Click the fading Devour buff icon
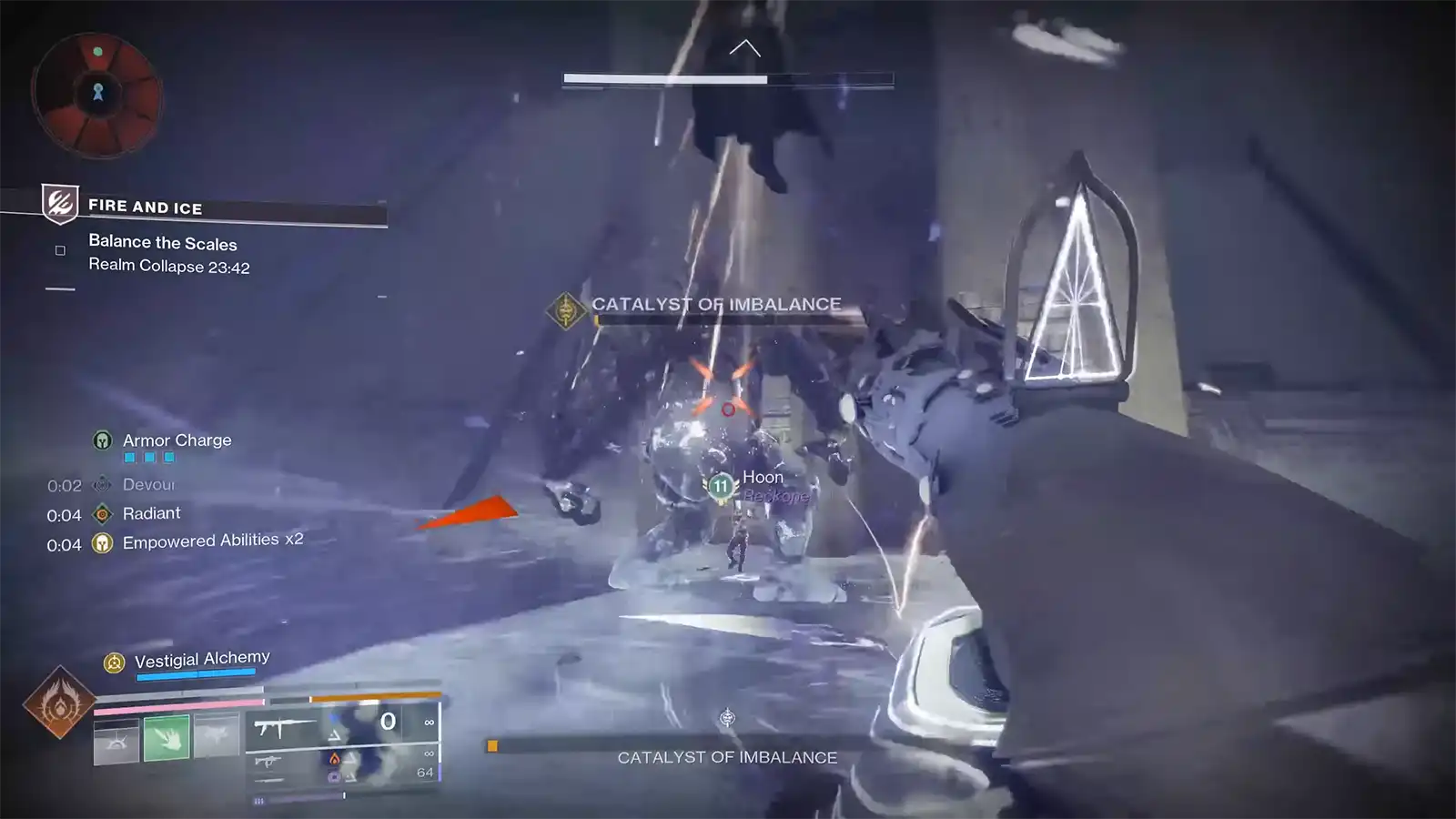Image resolution: width=1456 pixels, height=819 pixels. tap(101, 486)
